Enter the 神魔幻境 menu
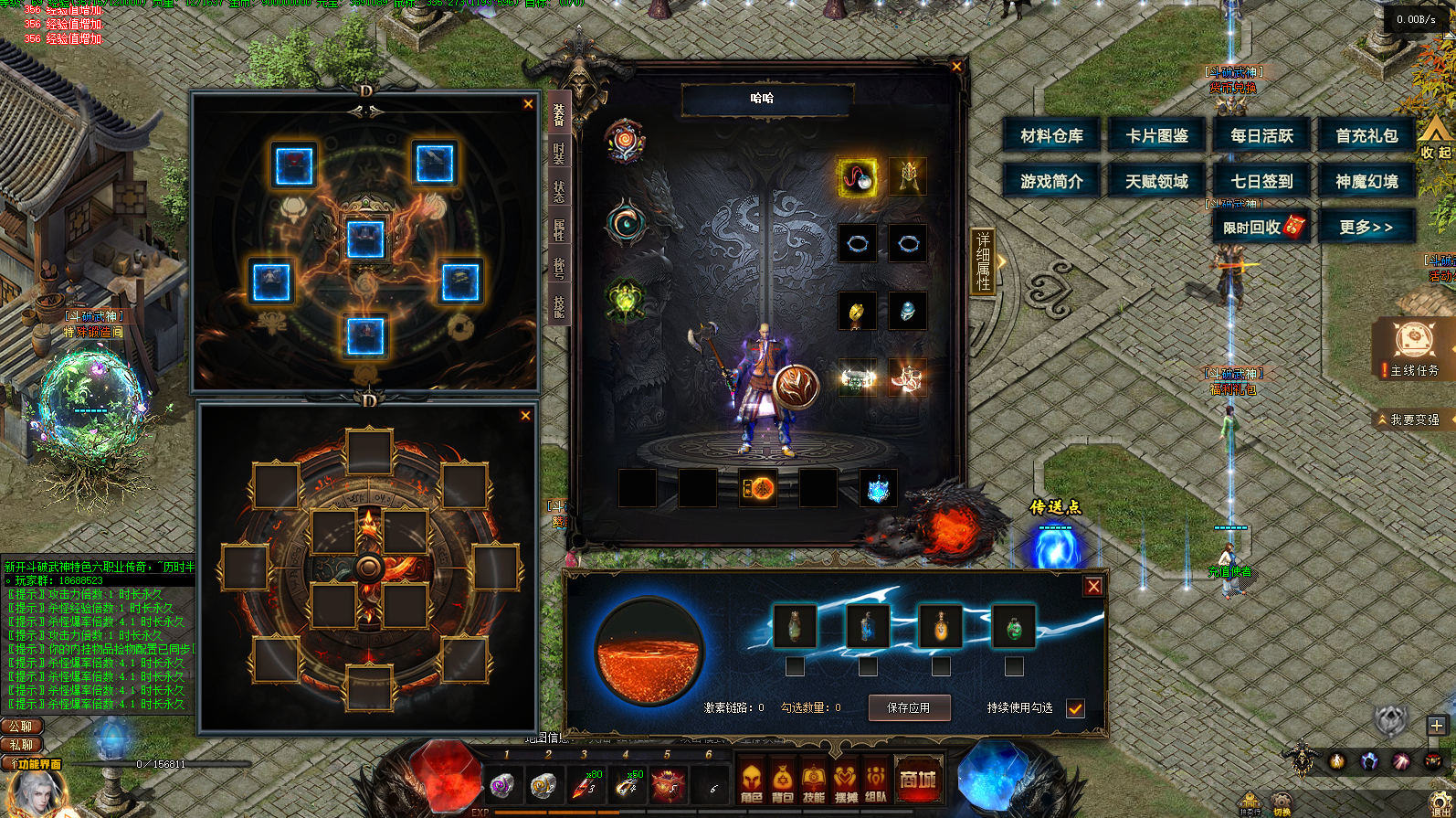Screen dimensions: 1456x818 1366,182
